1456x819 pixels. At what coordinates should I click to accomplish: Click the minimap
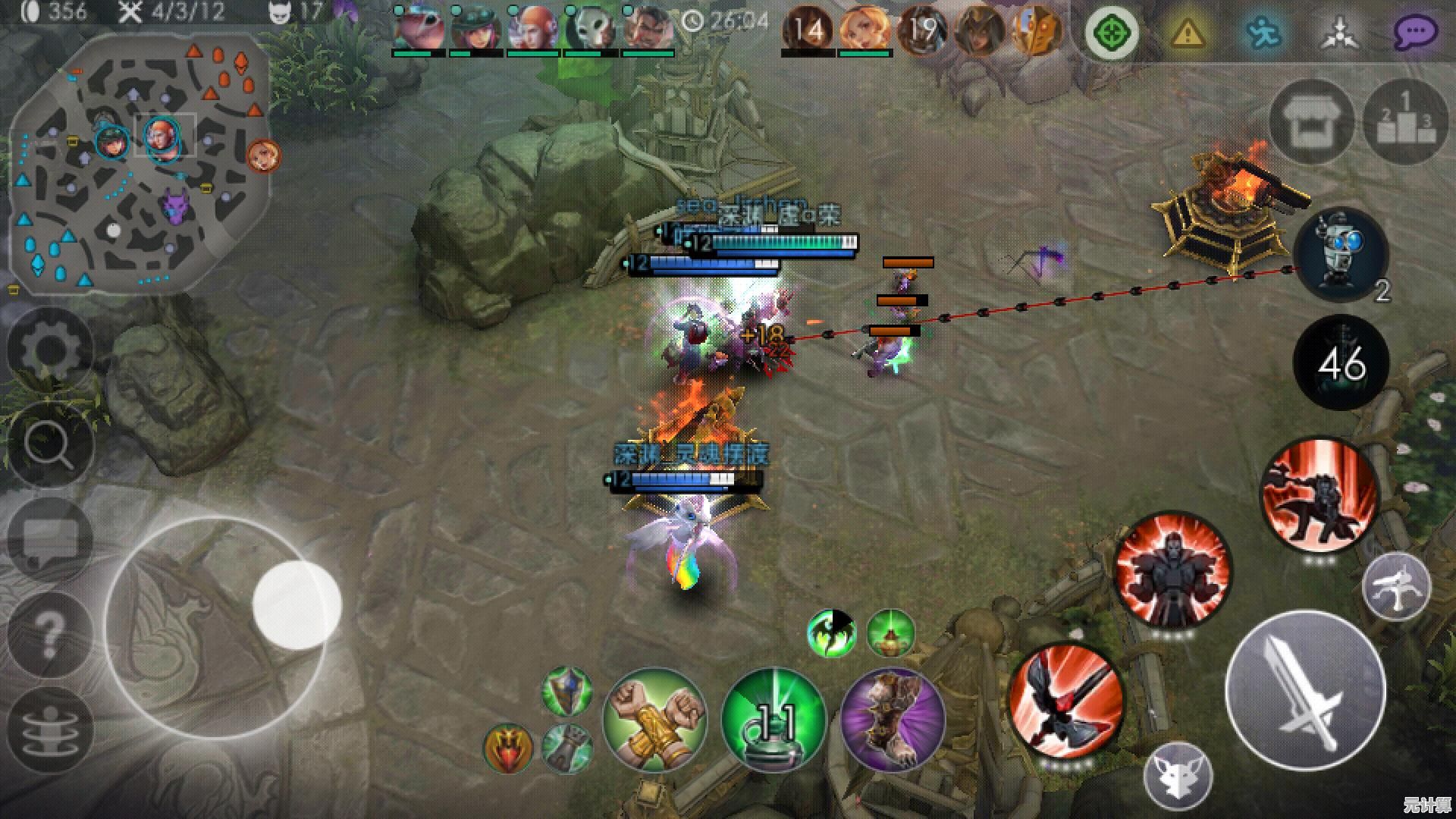tap(140, 163)
